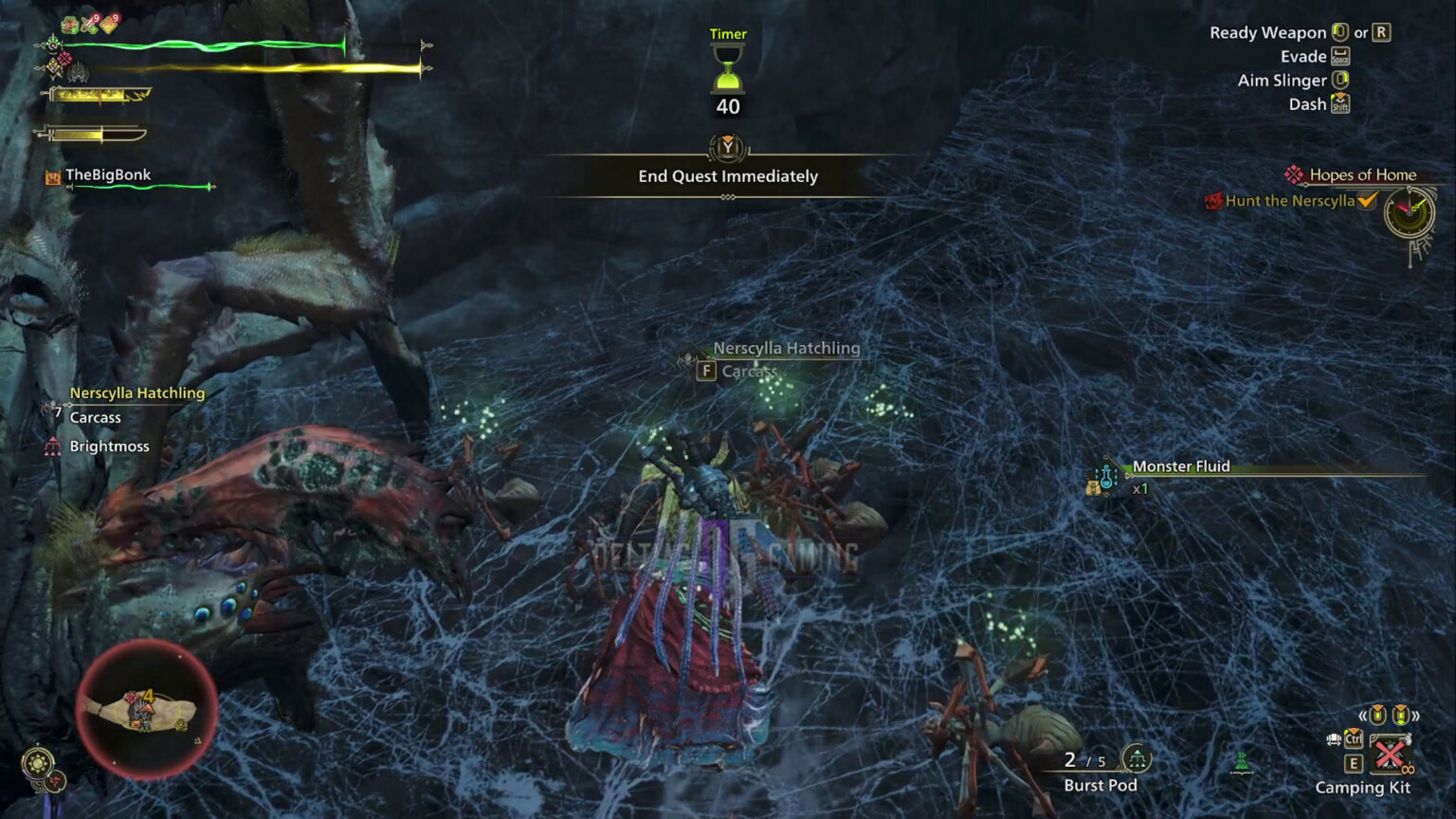Click TheBigBonk palico nameplate icon

click(51, 175)
